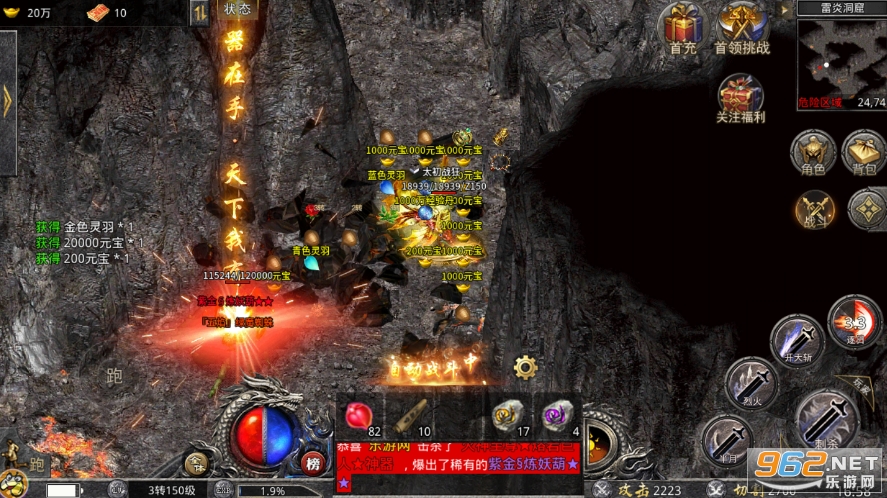Activate the 刺杀 thrust skill

[825, 416]
